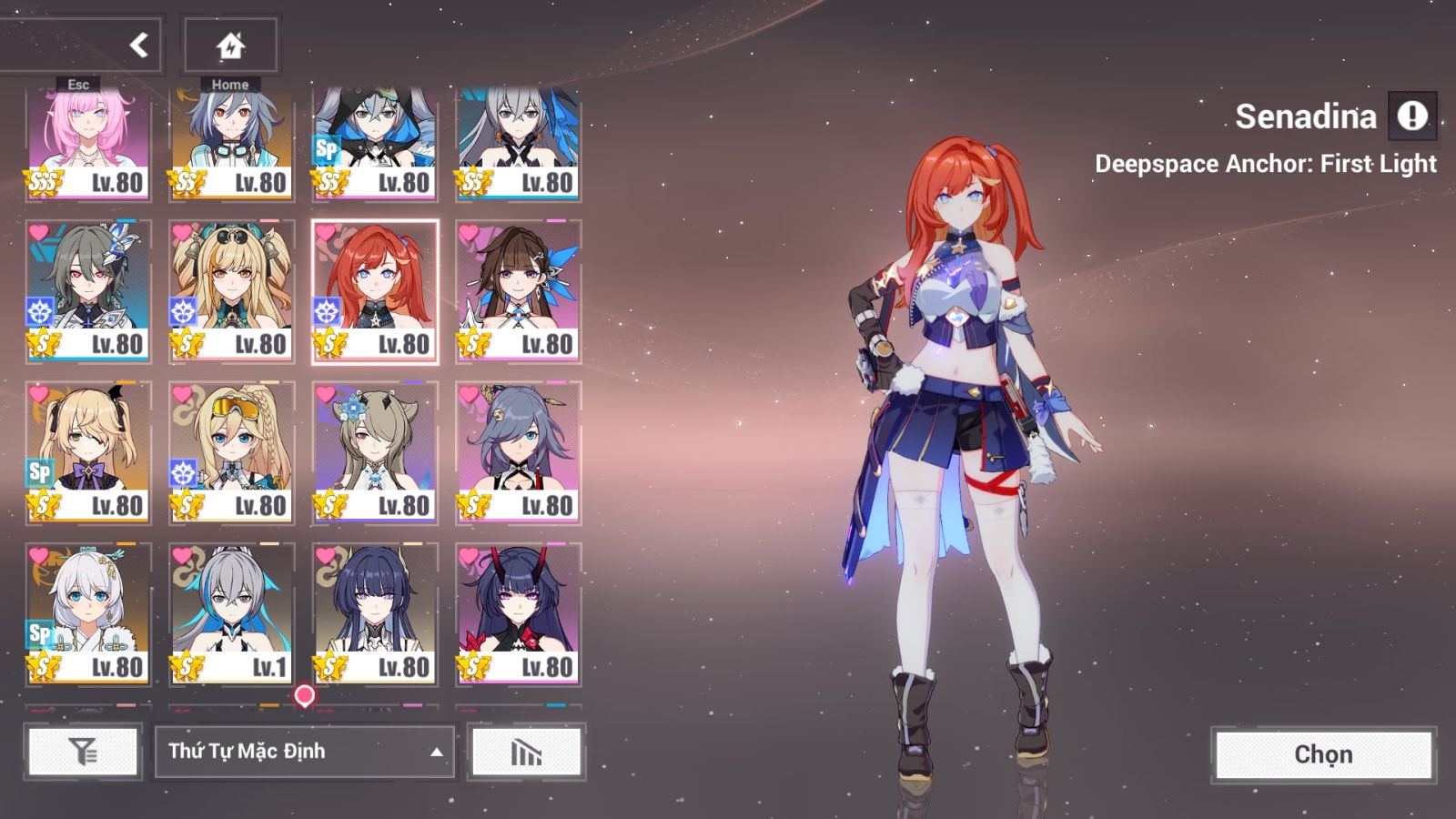
Task: Toggle the favorite heart on the red-horned oni character
Action: click(x=470, y=553)
